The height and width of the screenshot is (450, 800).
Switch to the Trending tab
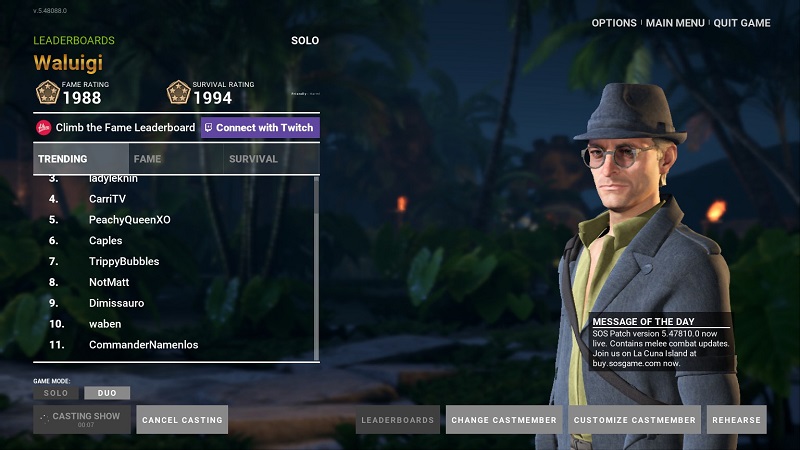pos(80,159)
